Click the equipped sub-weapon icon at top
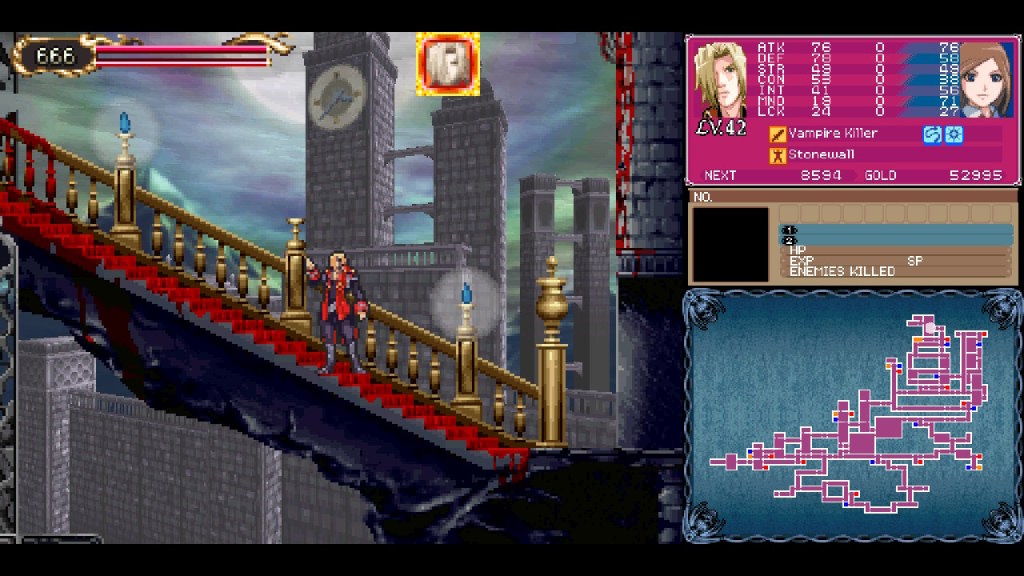 point(448,64)
